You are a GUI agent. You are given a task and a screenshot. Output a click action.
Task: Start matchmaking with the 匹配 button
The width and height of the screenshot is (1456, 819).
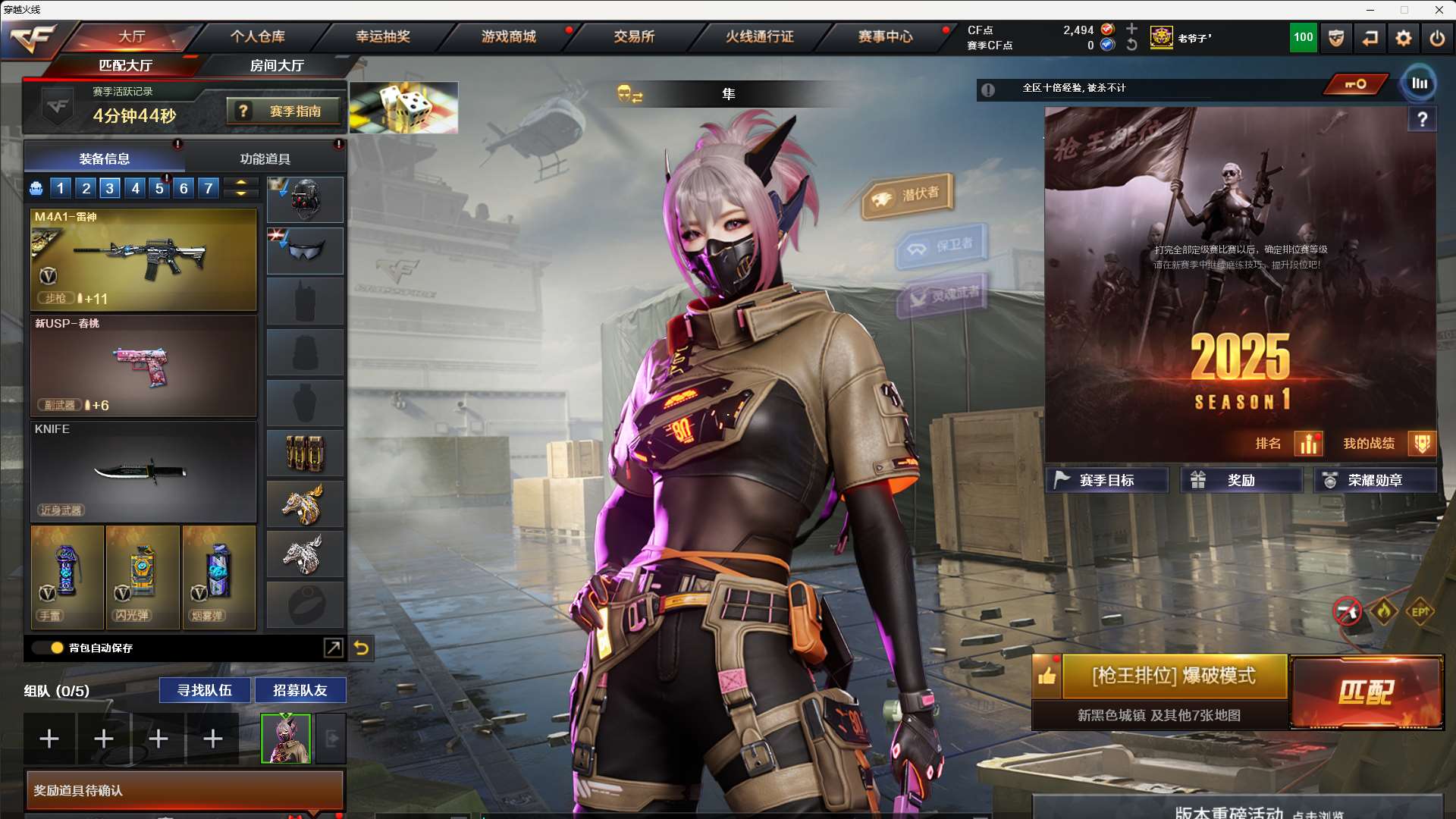pyautogui.click(x=1367, y=692)
